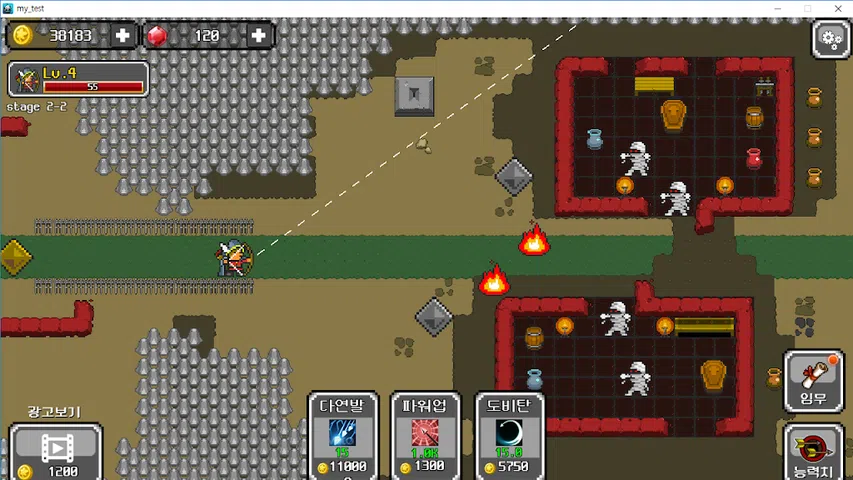The width and height of the screenshot is (853, 480).
Task: Open the 임무 missions scroll
Action: point(813,379)
